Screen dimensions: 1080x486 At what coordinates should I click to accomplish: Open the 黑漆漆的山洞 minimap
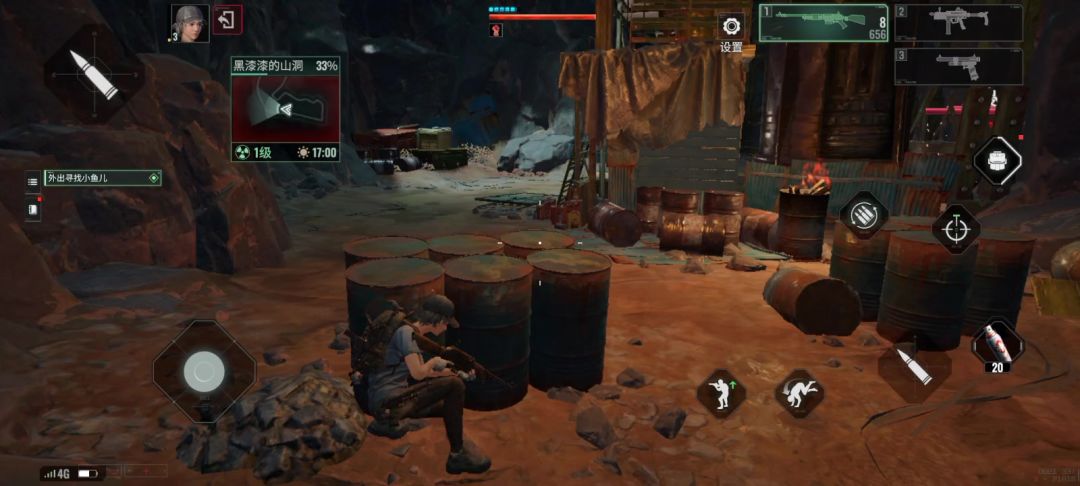(286, 110)
